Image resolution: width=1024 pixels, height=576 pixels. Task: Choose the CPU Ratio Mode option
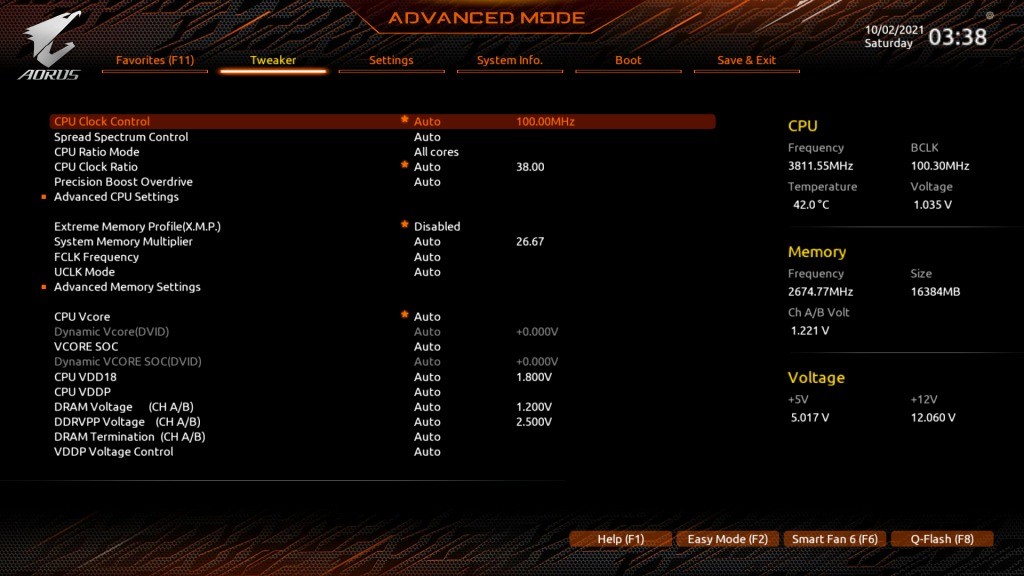tap(97, 152)
